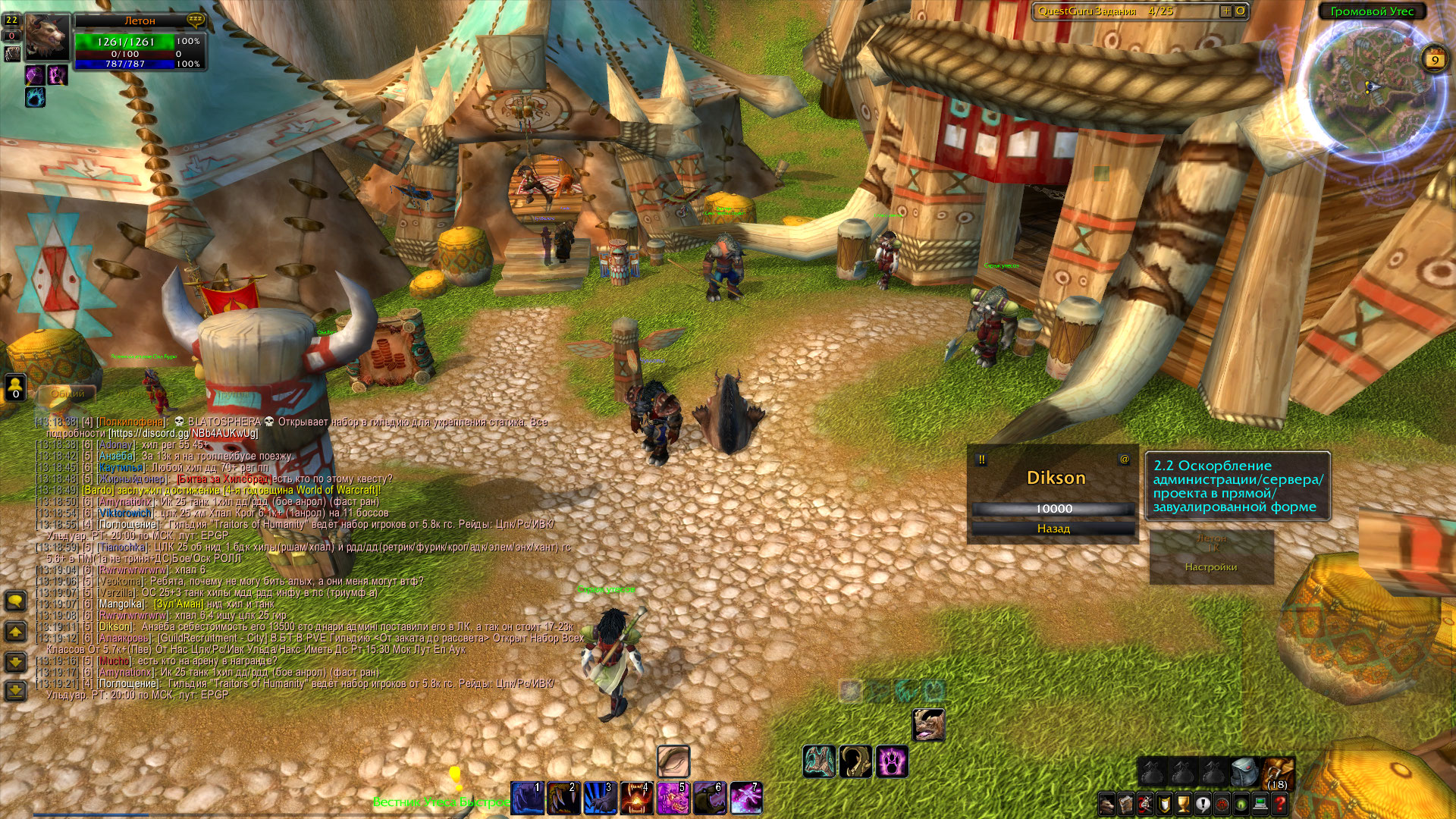Screen dimensions: 1456x819
Task: Select the Общий chat tab
Action: click(68, 394)
